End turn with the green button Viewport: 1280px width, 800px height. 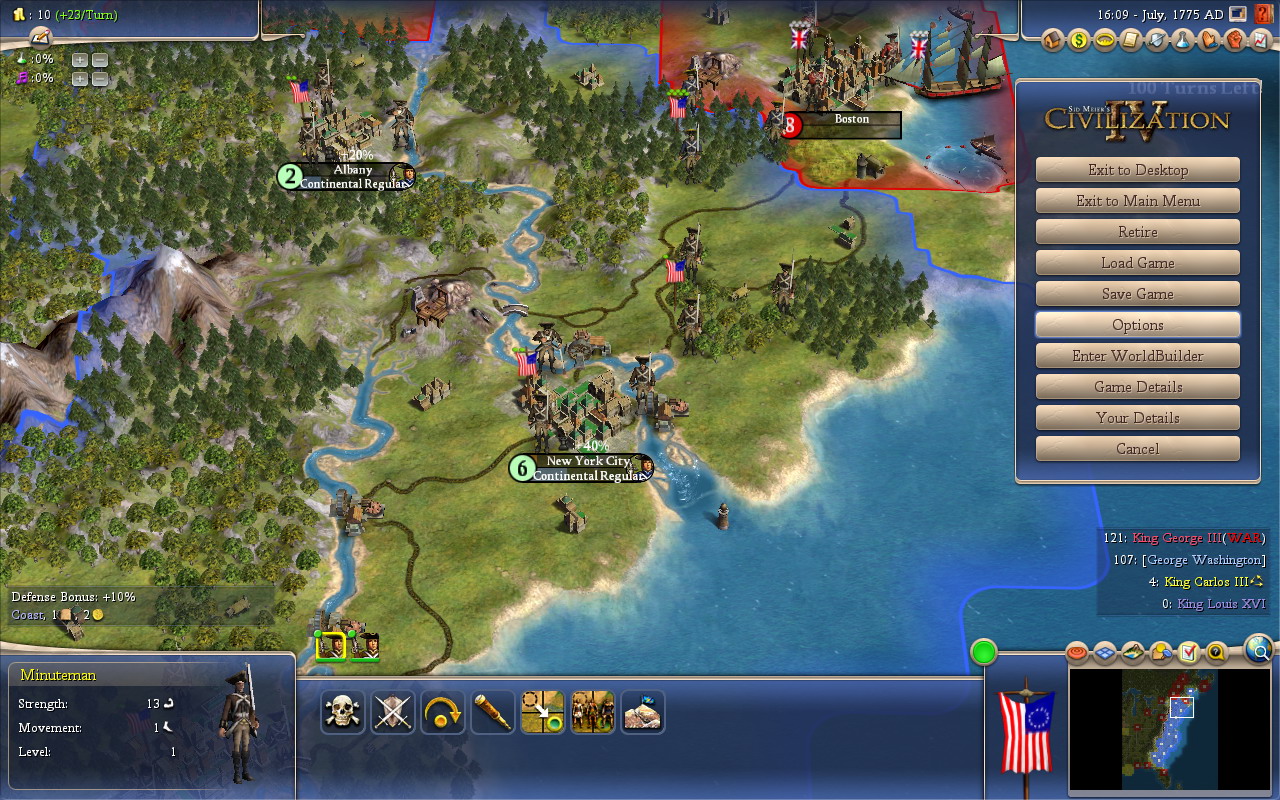click(x=984, y=653)
